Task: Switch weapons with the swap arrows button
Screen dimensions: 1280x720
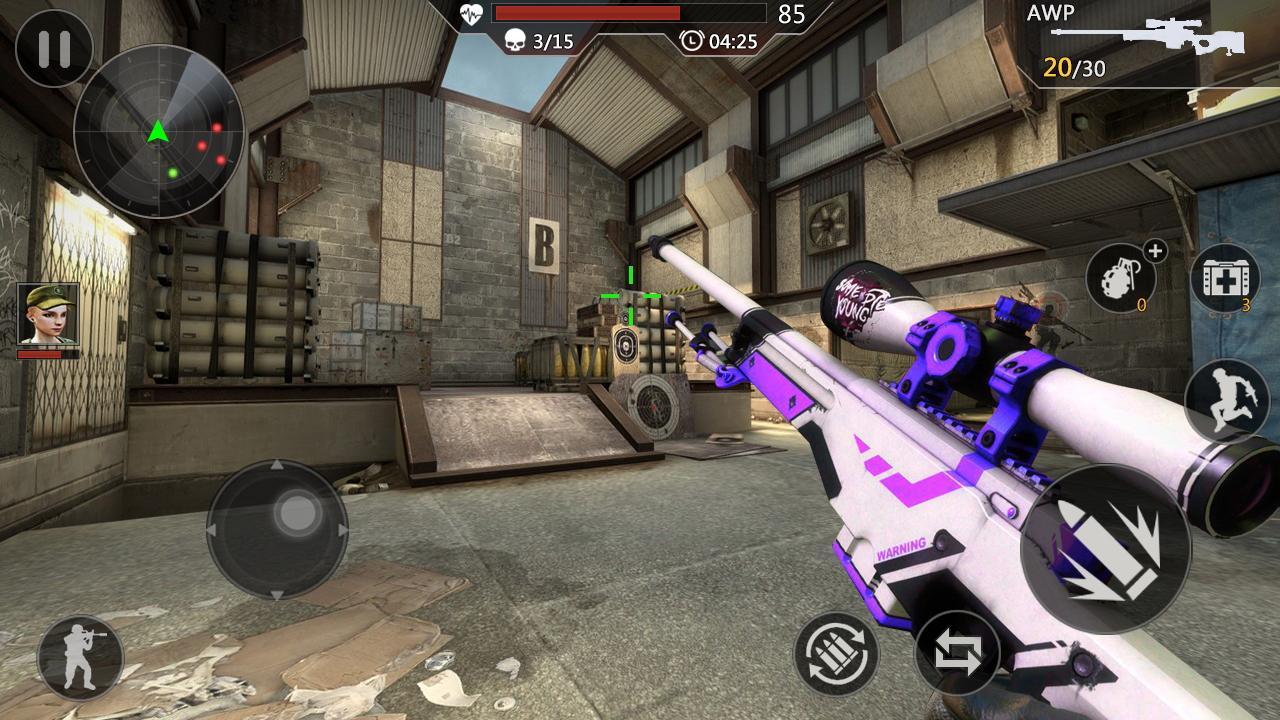Action: (957, 653)
